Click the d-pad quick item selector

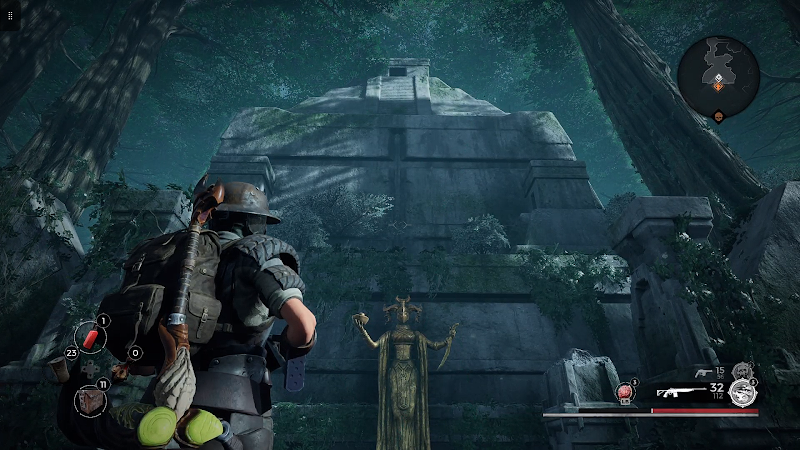pyautogui.click(x=90, y=368)
